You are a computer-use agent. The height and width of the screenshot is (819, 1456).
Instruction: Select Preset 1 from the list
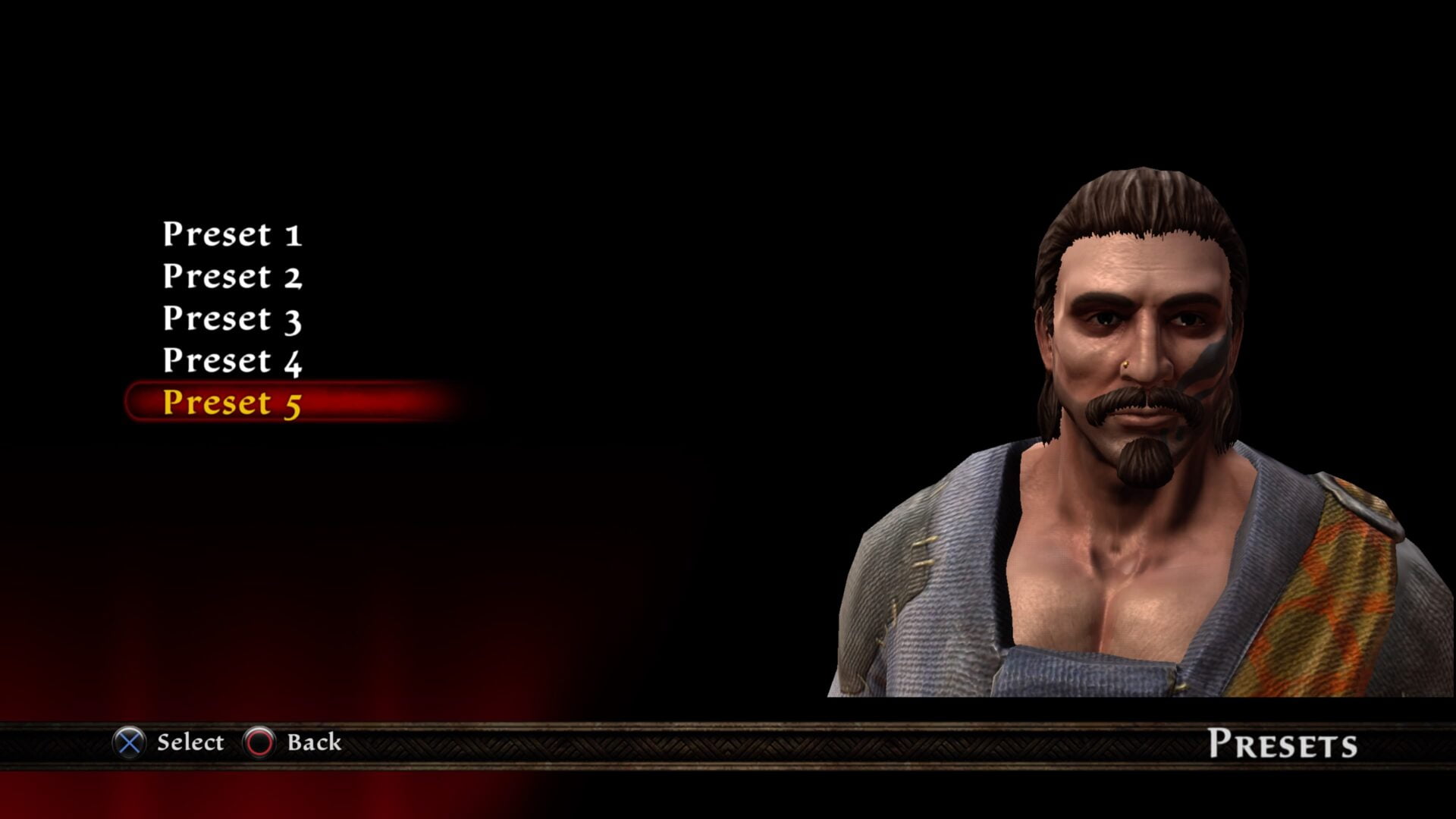pos(232,234)
